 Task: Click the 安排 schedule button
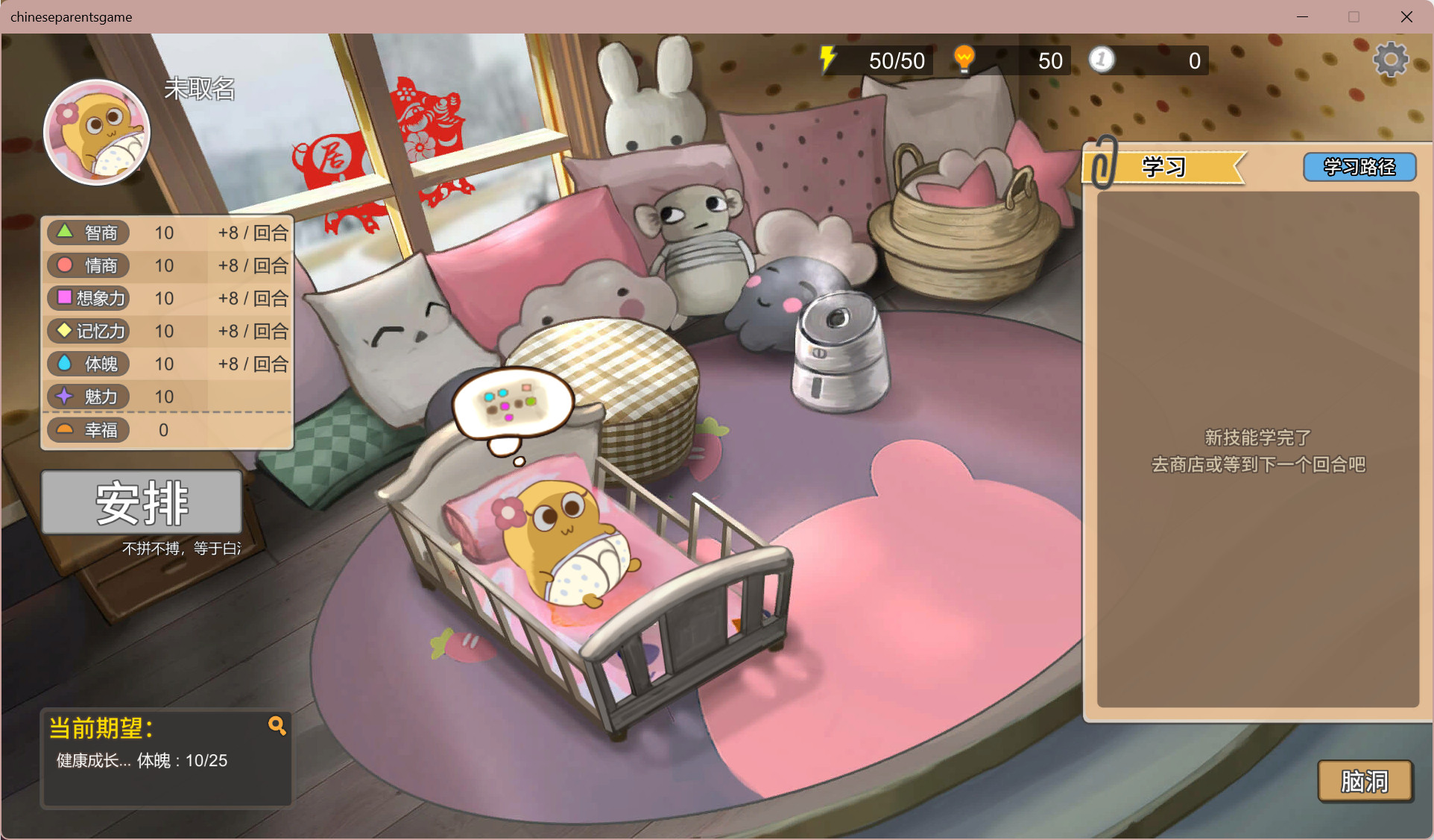(142, 502)
